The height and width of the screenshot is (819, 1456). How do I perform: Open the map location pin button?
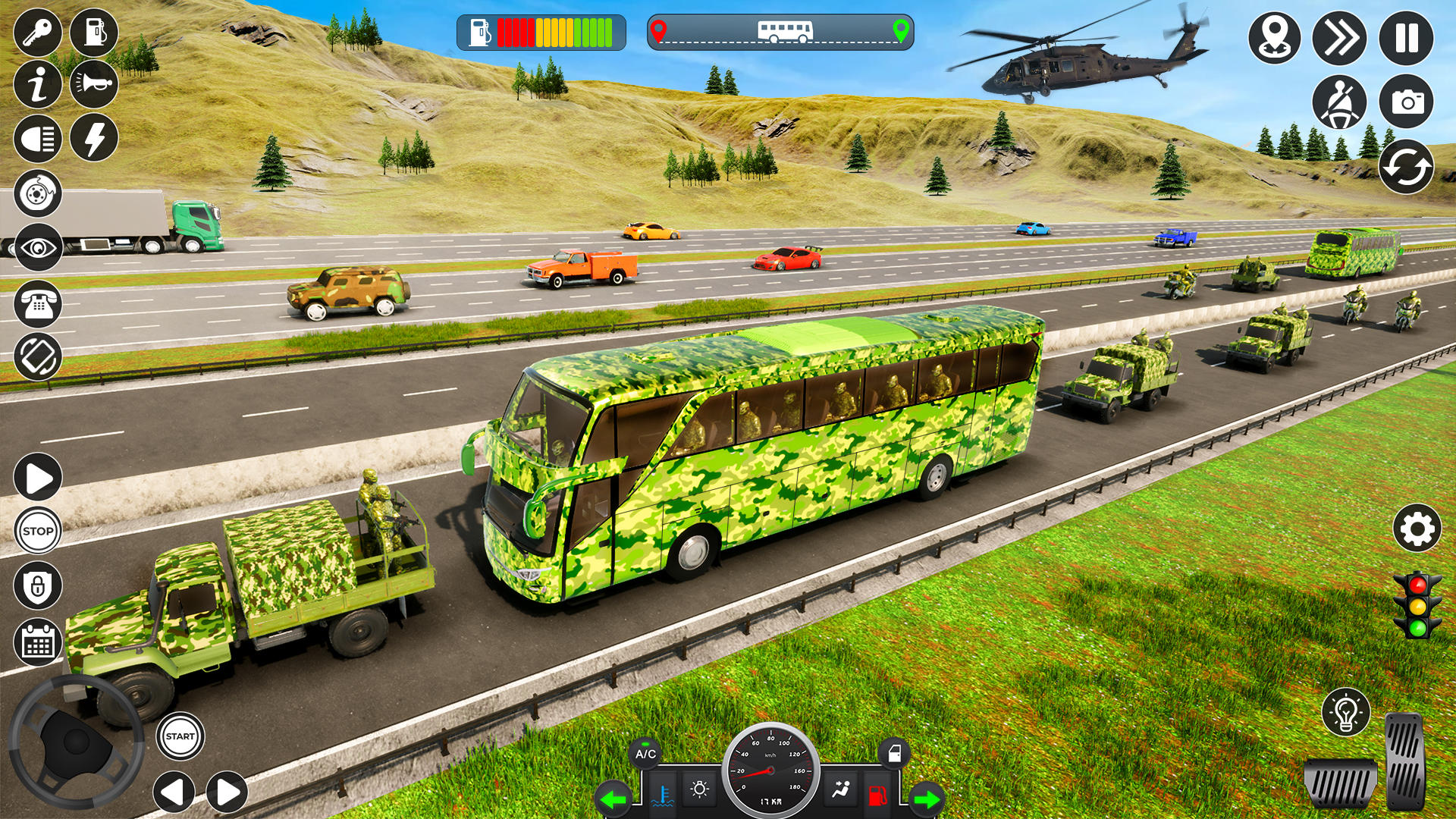tap(1274, 38)
